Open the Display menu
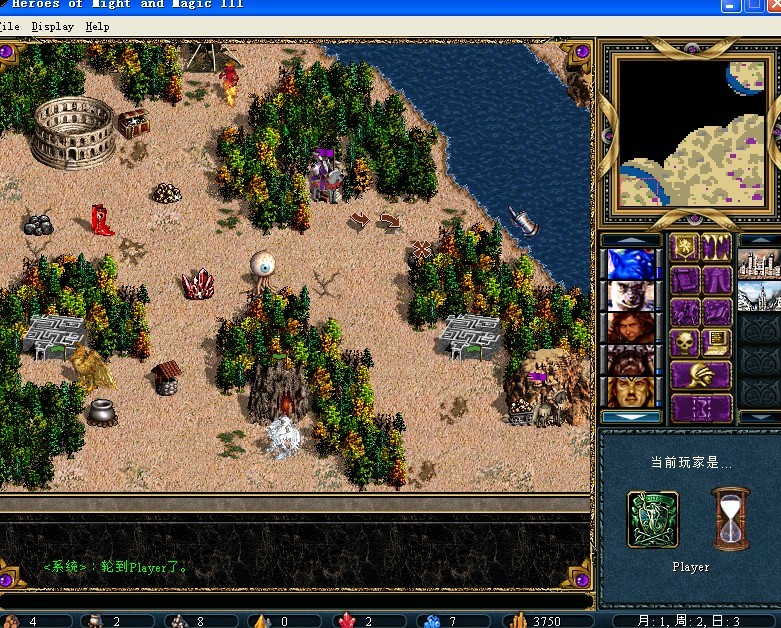781x628 pixels. pyautogui.click(x=52, y=26)
